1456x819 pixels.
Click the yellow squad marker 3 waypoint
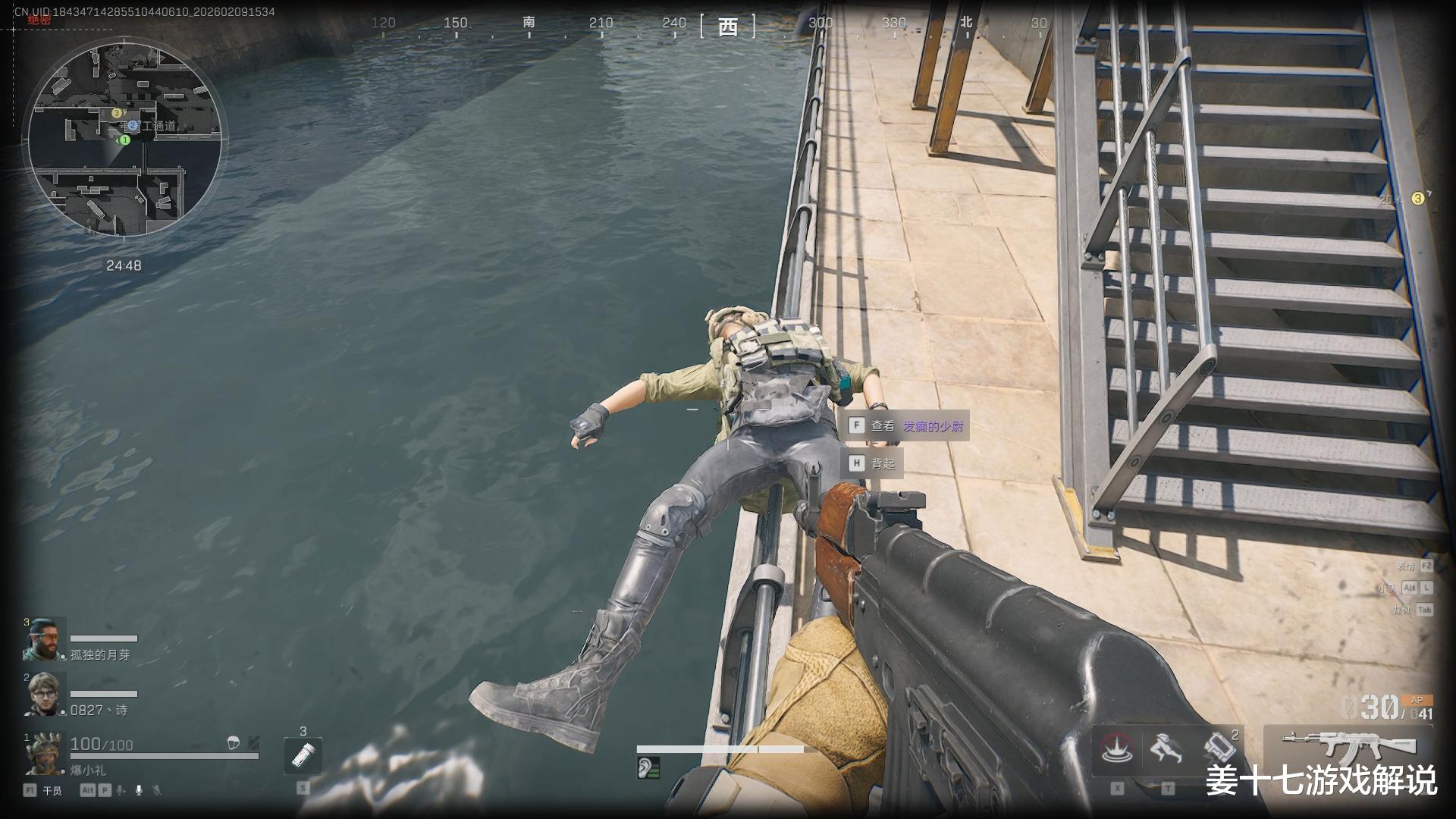pyautogui.click(x=1417, y=199)
